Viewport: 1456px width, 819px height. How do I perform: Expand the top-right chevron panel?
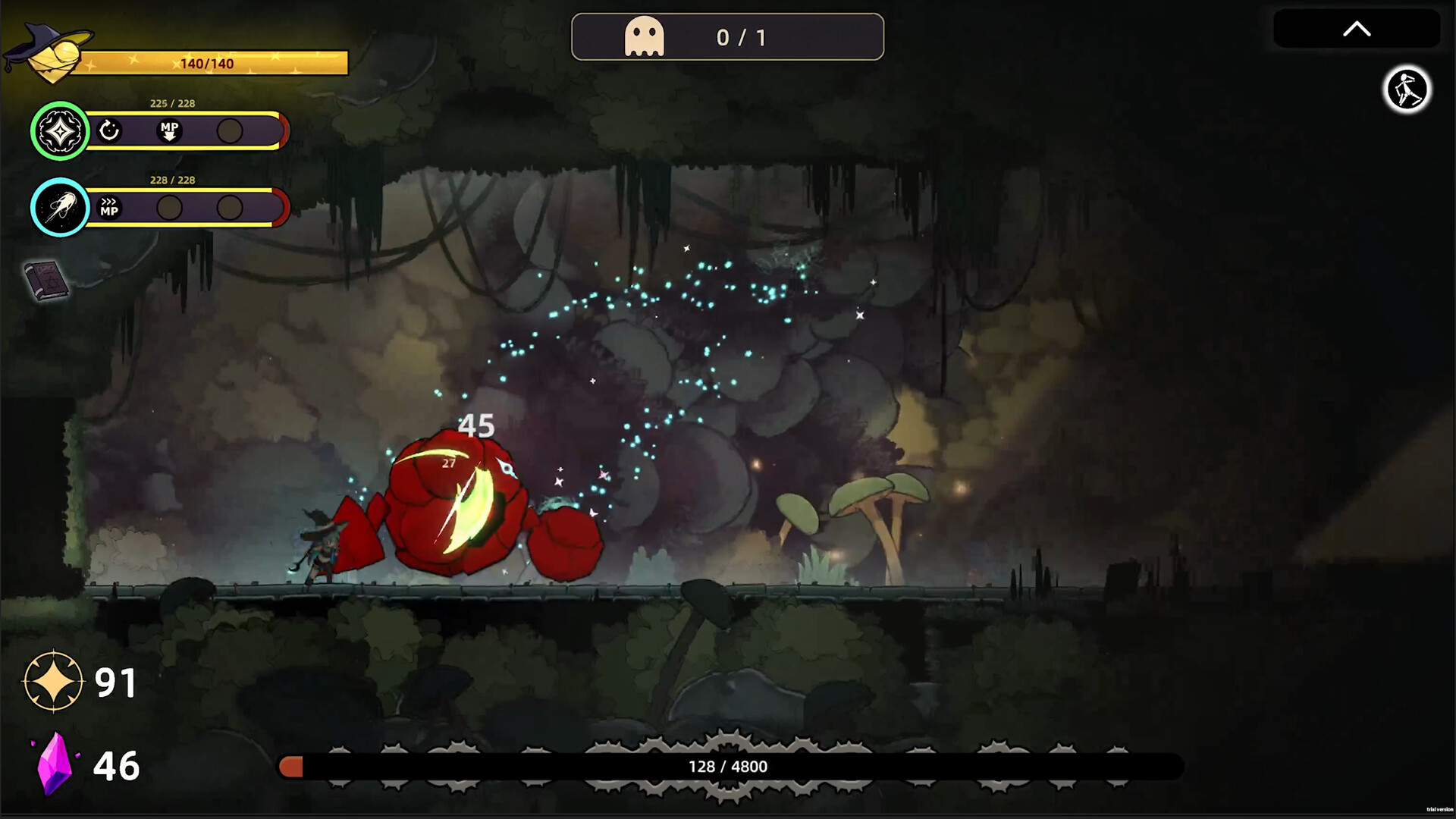[x=1357, y=29]
